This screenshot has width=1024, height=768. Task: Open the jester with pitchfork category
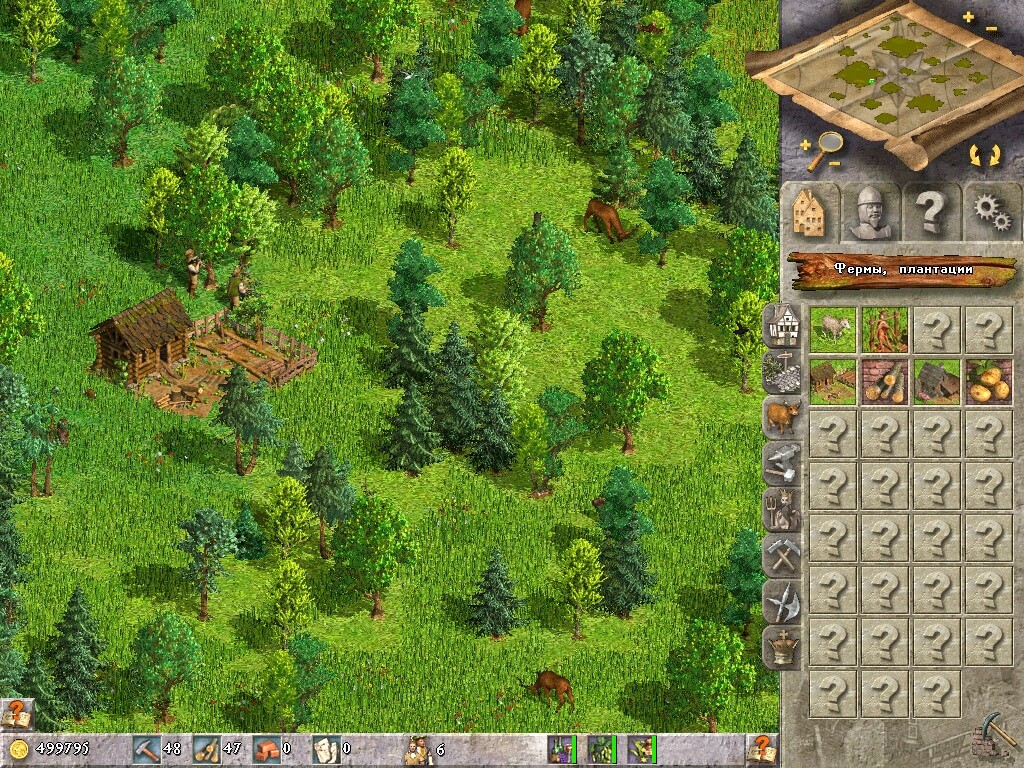(x=782, y=510)
